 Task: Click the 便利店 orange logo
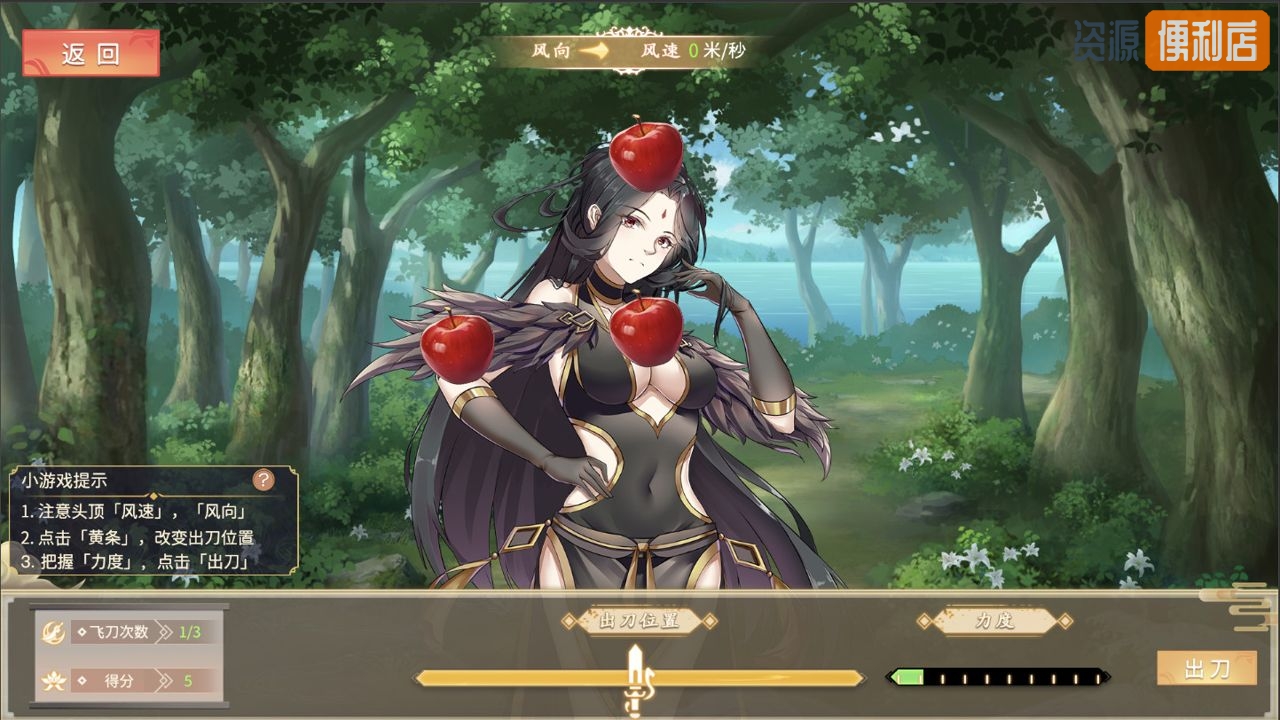1206,41
